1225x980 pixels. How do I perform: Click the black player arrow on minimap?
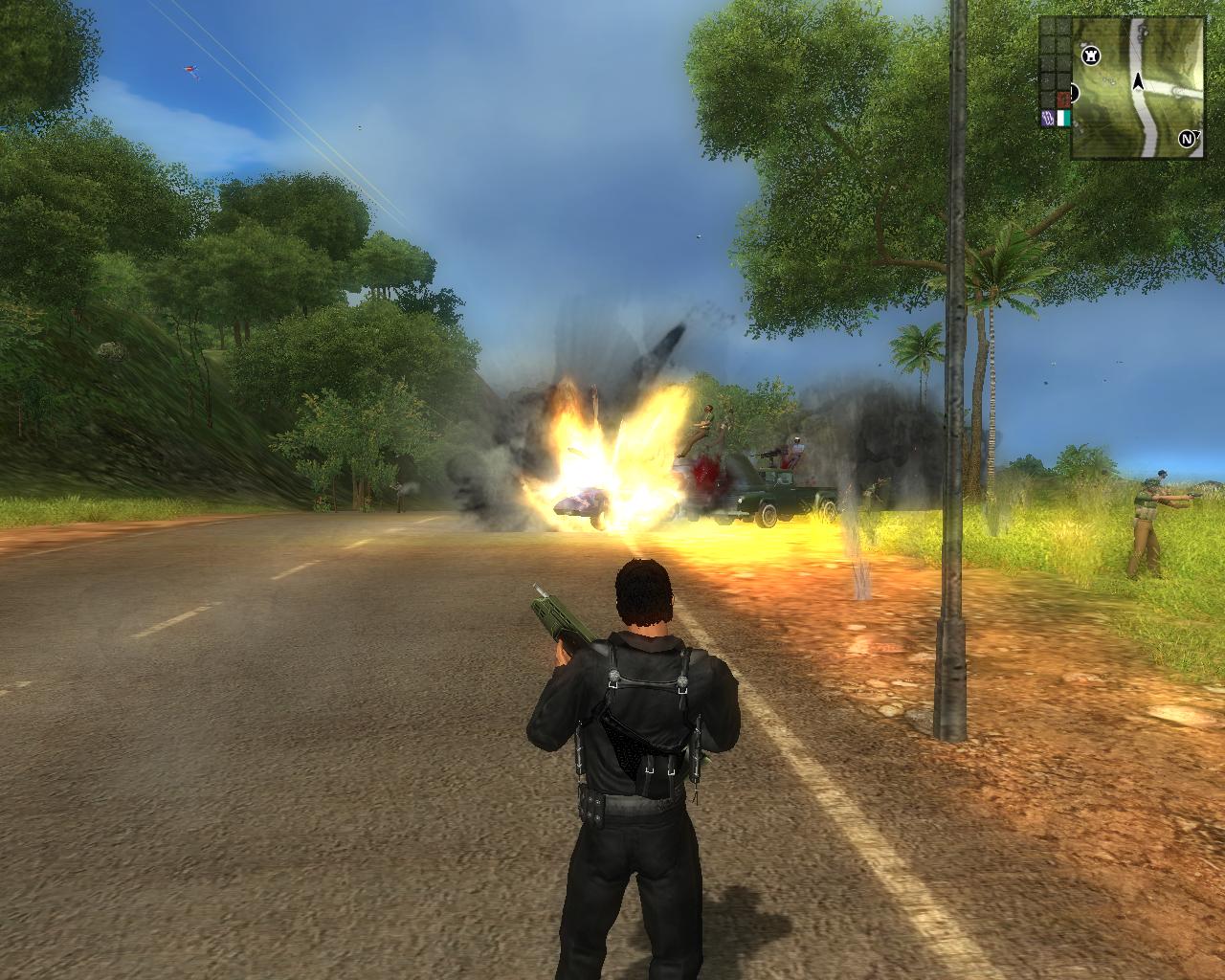point(1139,81)
